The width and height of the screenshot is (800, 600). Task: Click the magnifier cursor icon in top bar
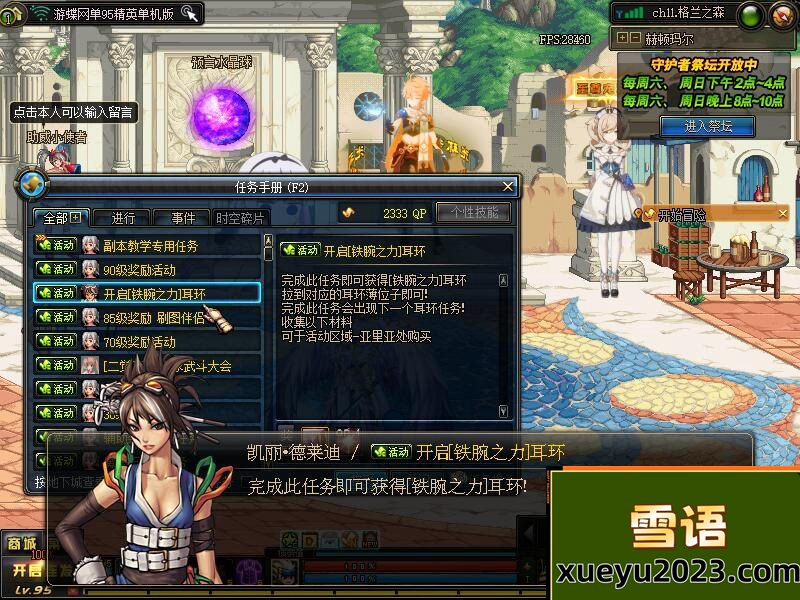pyautogui.click(x=188, y=13)
